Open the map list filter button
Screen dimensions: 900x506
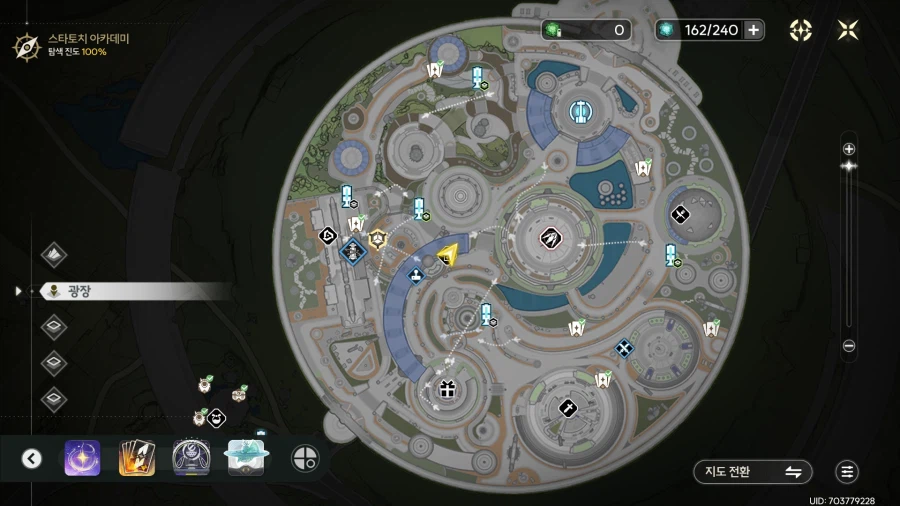847,472
